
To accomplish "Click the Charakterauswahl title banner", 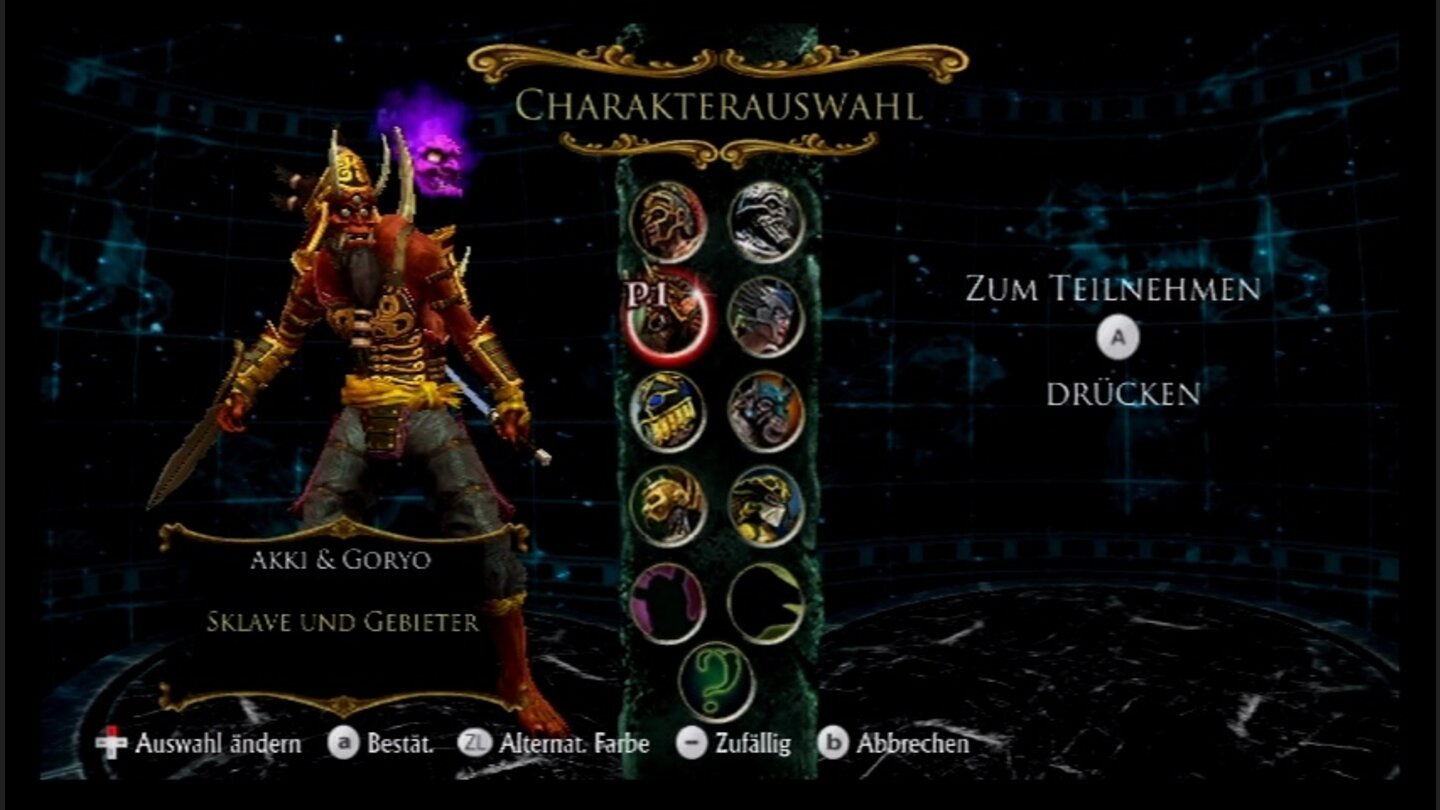I will (x=718, y=103).
